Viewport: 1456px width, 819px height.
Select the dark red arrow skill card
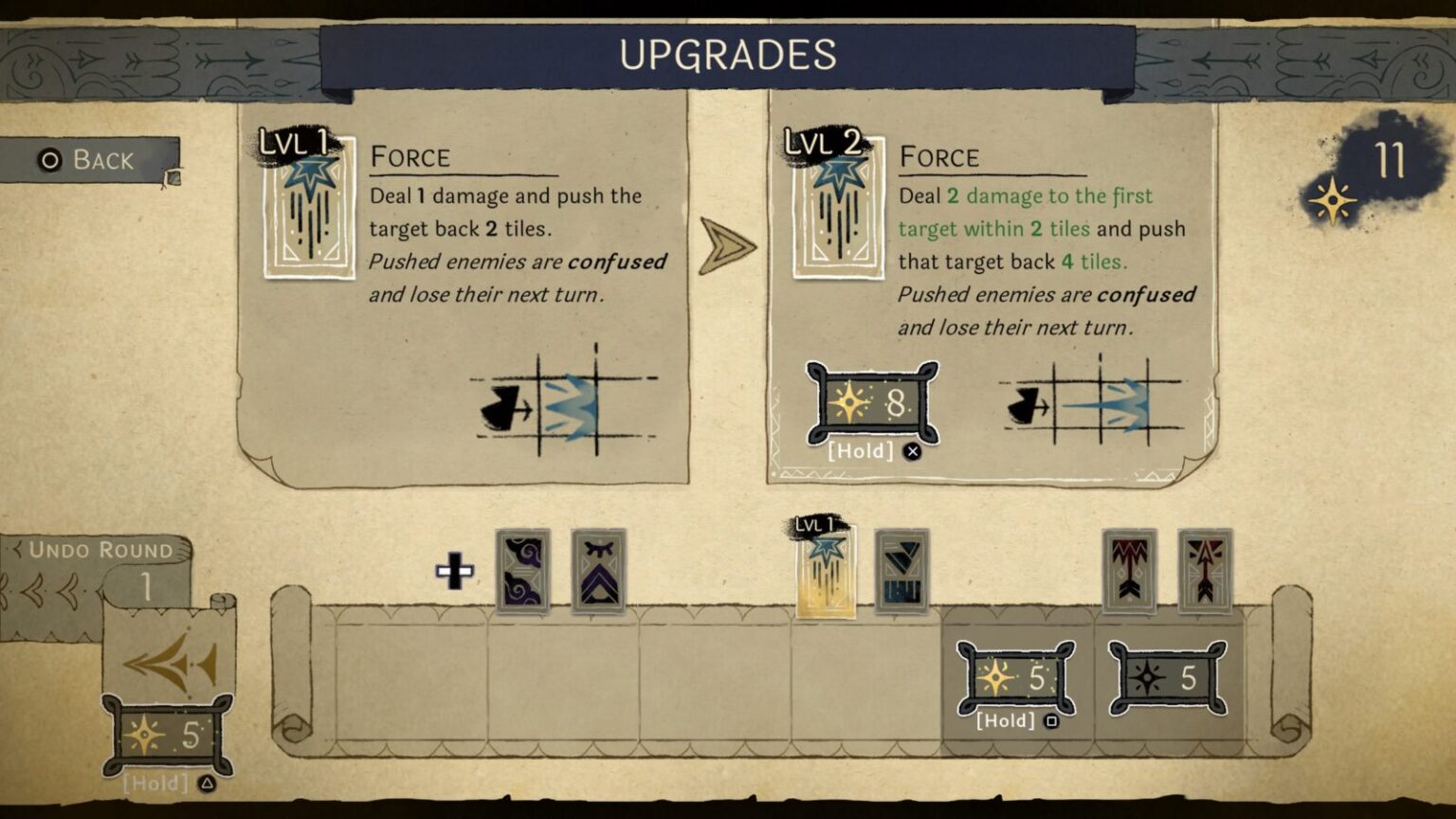tap(1126, 570)
